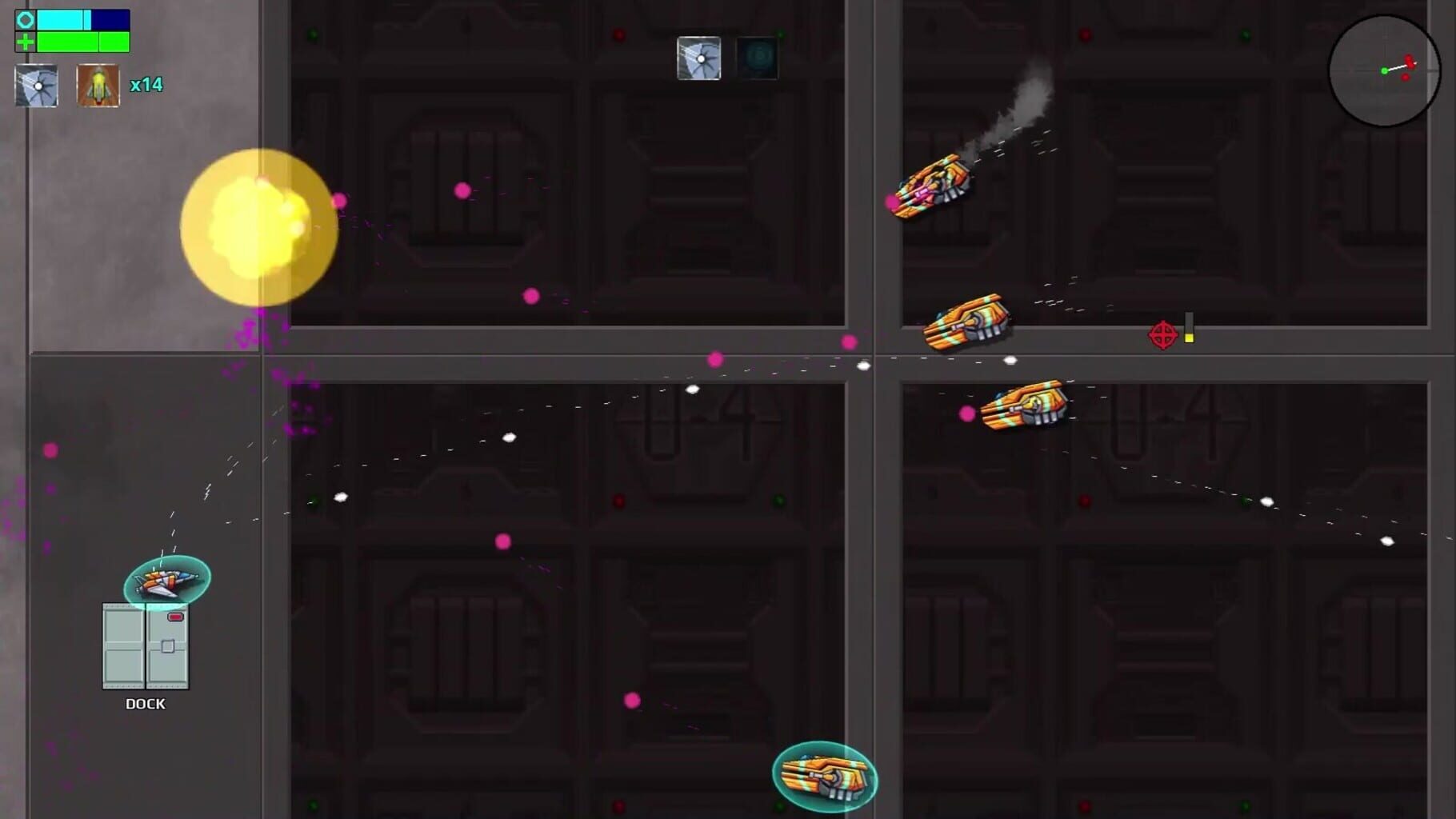
Task: Click the enemy tank below the U-4 label
Action: [x=1024, y=408]
